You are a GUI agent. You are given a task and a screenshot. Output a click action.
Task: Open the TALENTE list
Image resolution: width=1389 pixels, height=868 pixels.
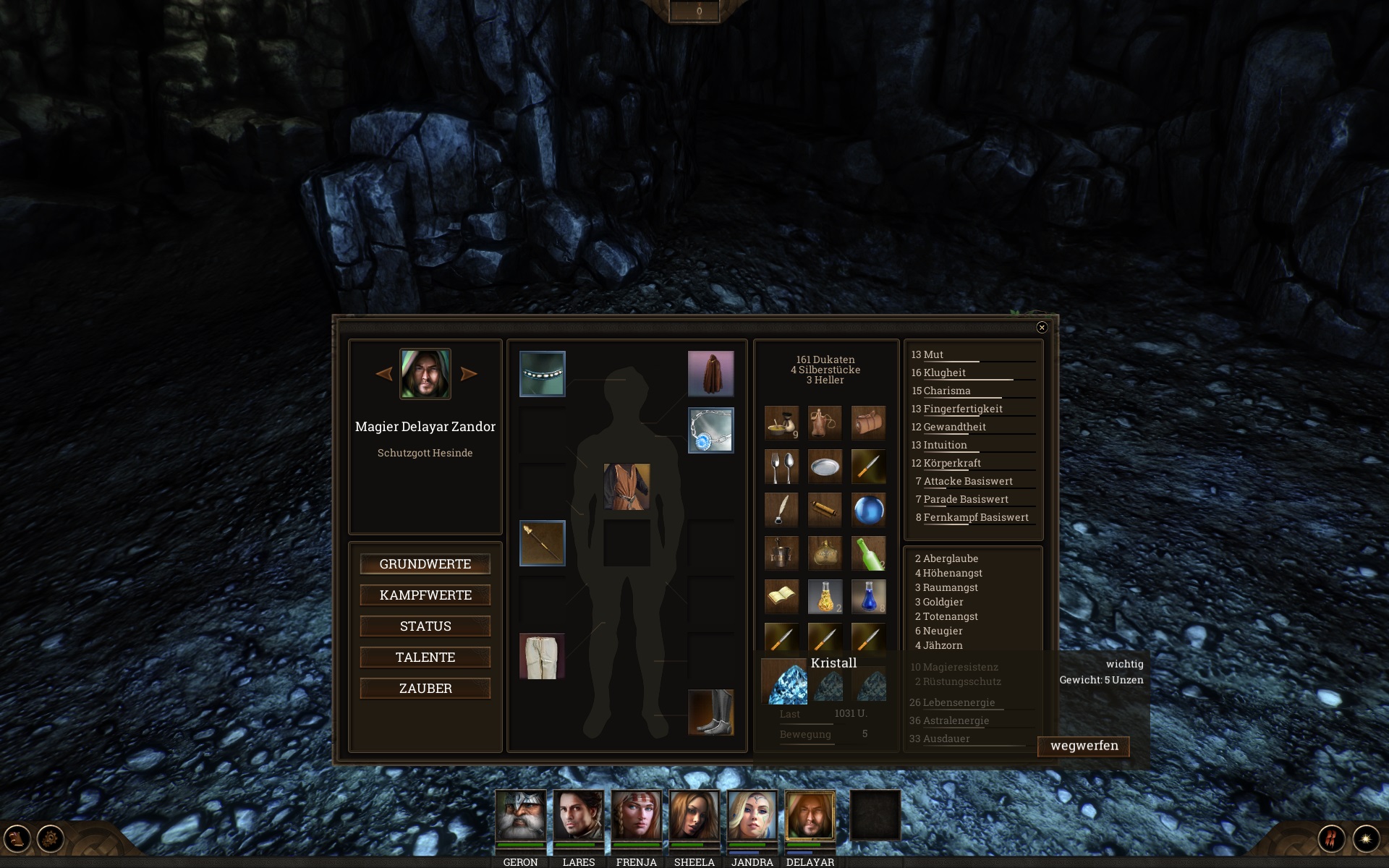click(x=425, y=658)
